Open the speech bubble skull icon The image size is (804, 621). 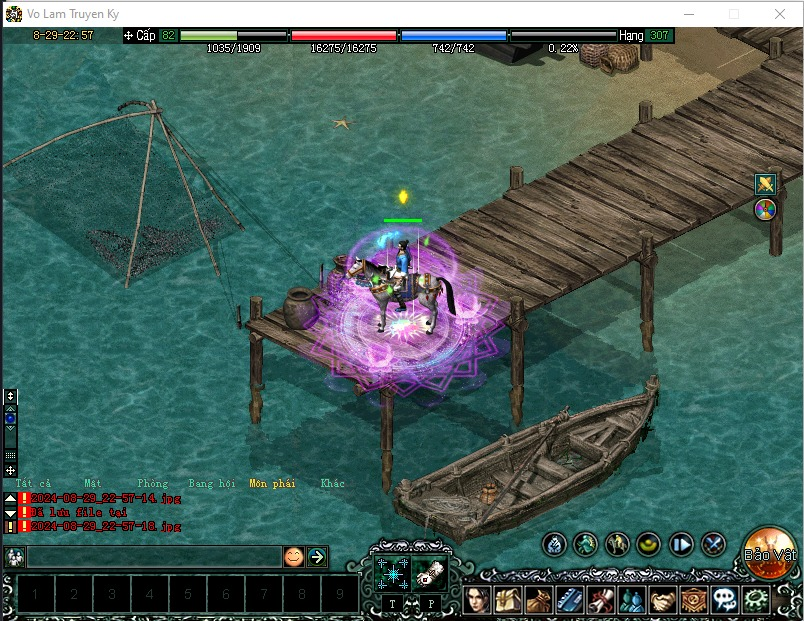(x=724, y=600)
